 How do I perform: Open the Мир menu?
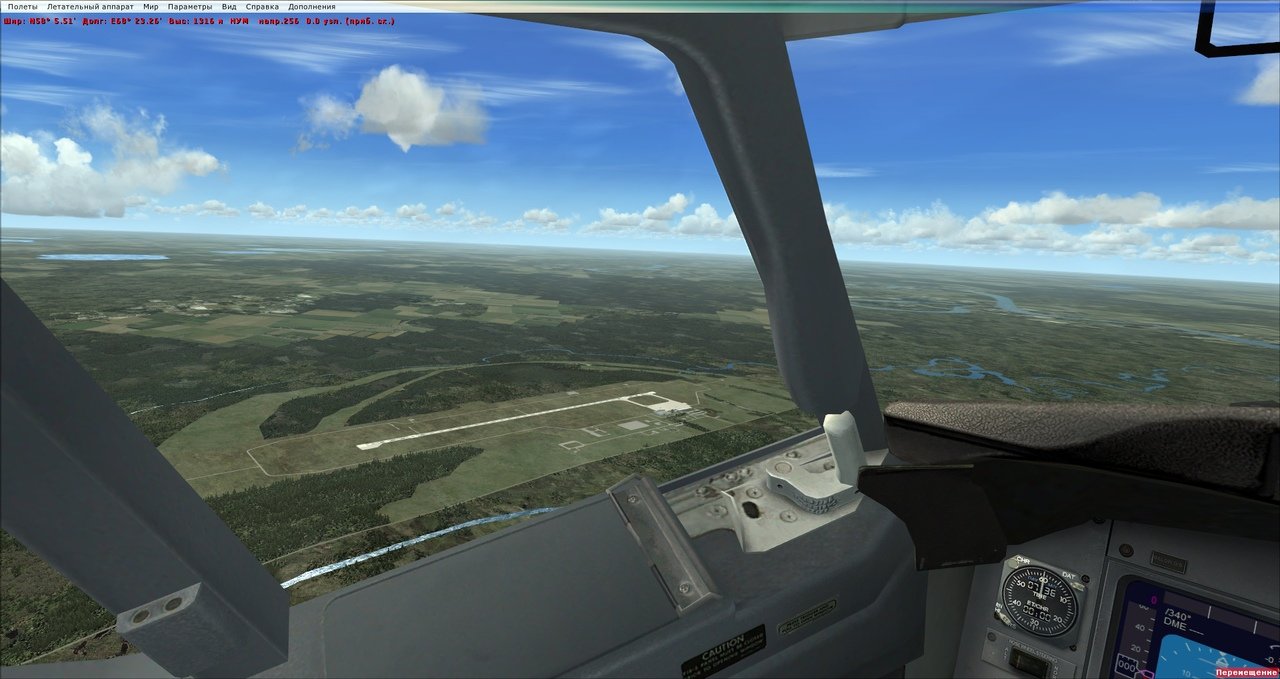point(151,6)
